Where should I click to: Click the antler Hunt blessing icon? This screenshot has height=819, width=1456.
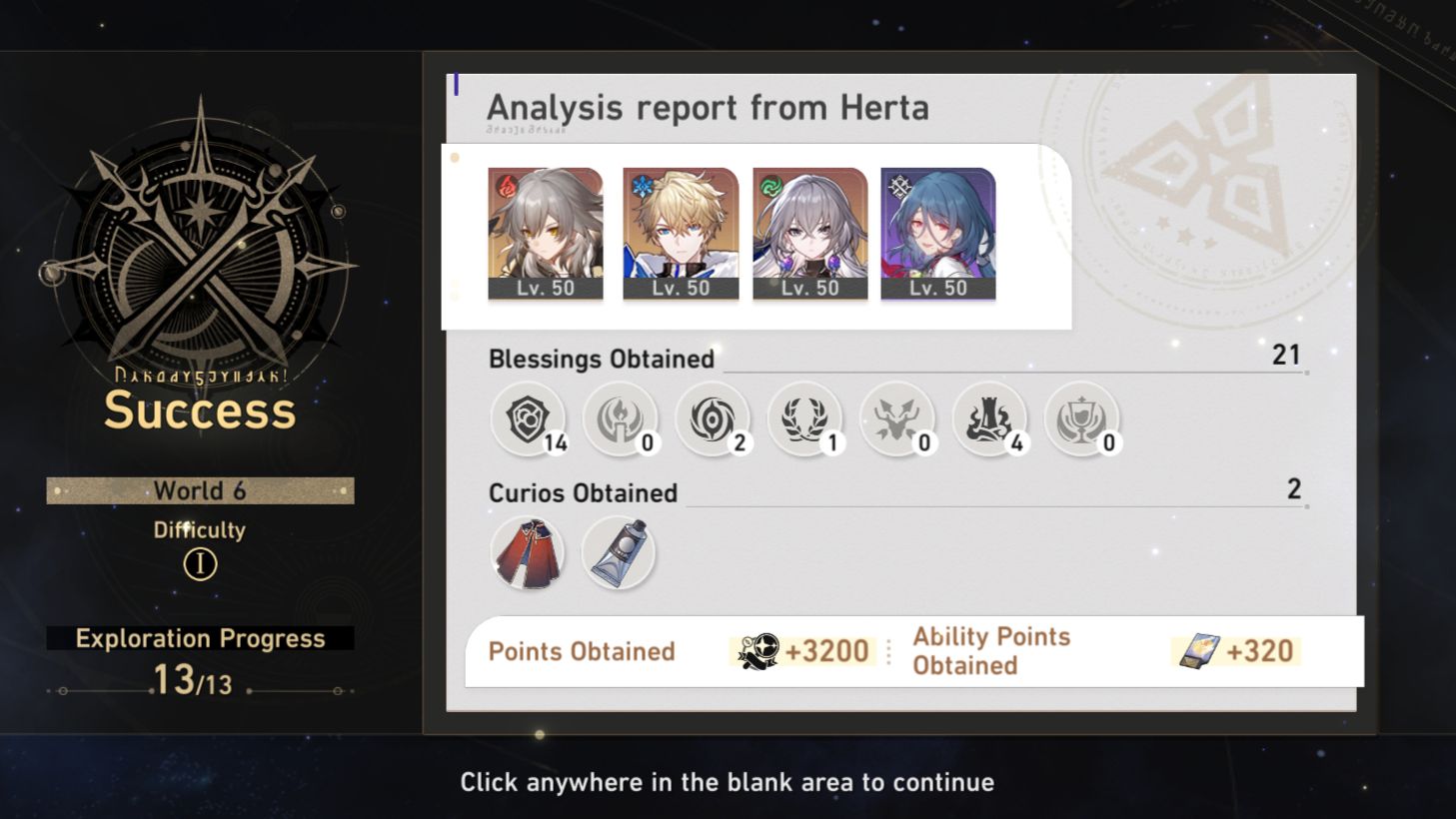[898, 419]
